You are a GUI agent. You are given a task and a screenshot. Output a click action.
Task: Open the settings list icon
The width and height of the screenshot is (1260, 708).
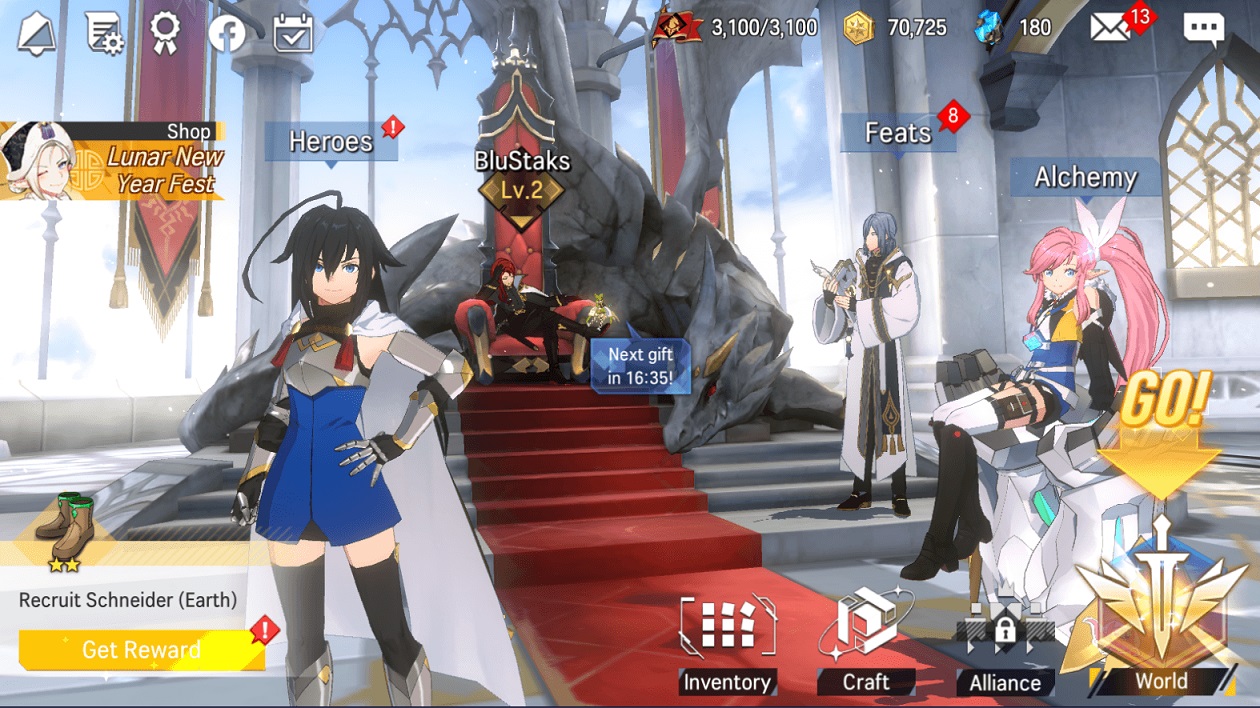(102, 33)
